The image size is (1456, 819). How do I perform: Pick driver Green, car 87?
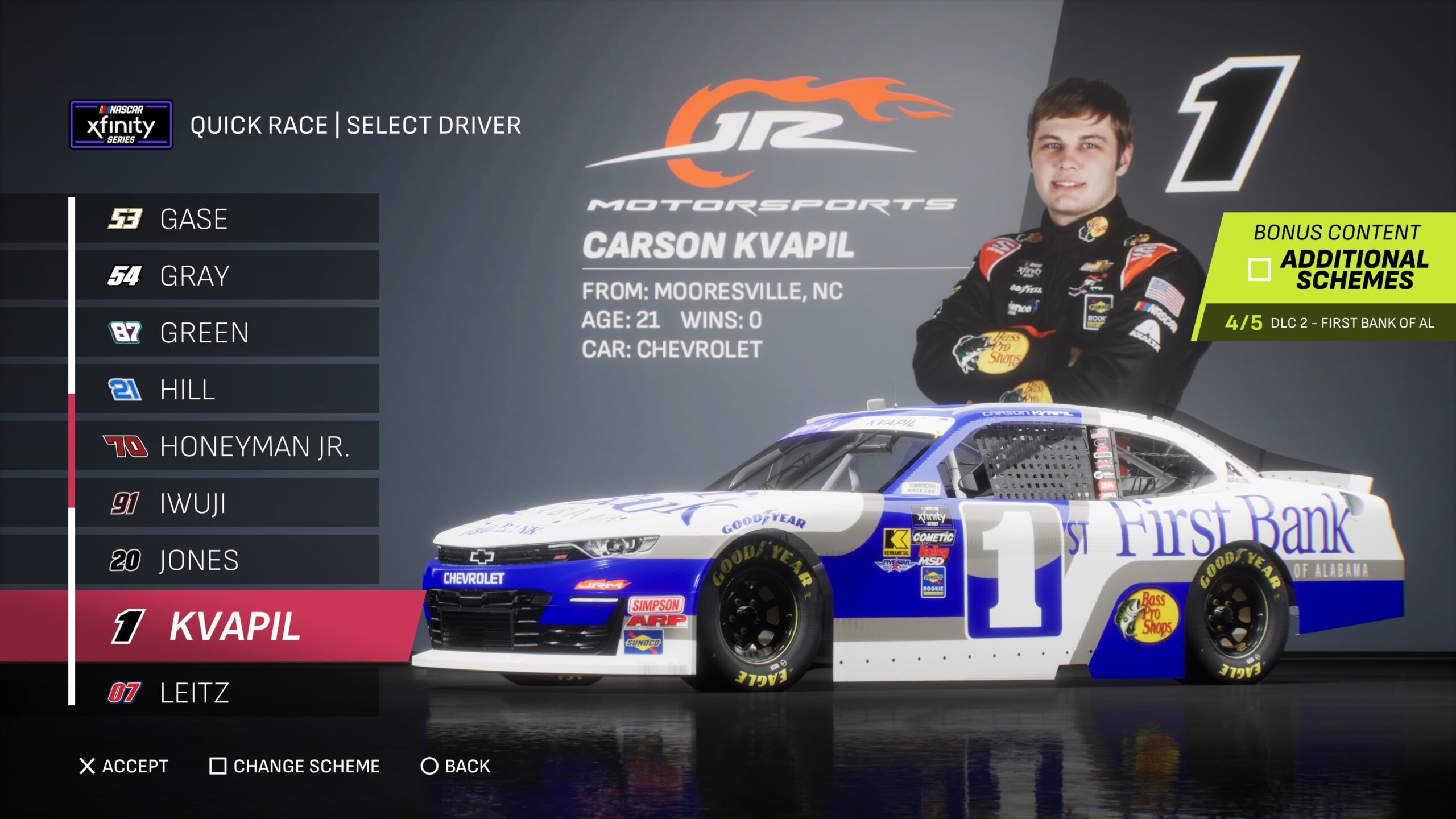(226, 333)
